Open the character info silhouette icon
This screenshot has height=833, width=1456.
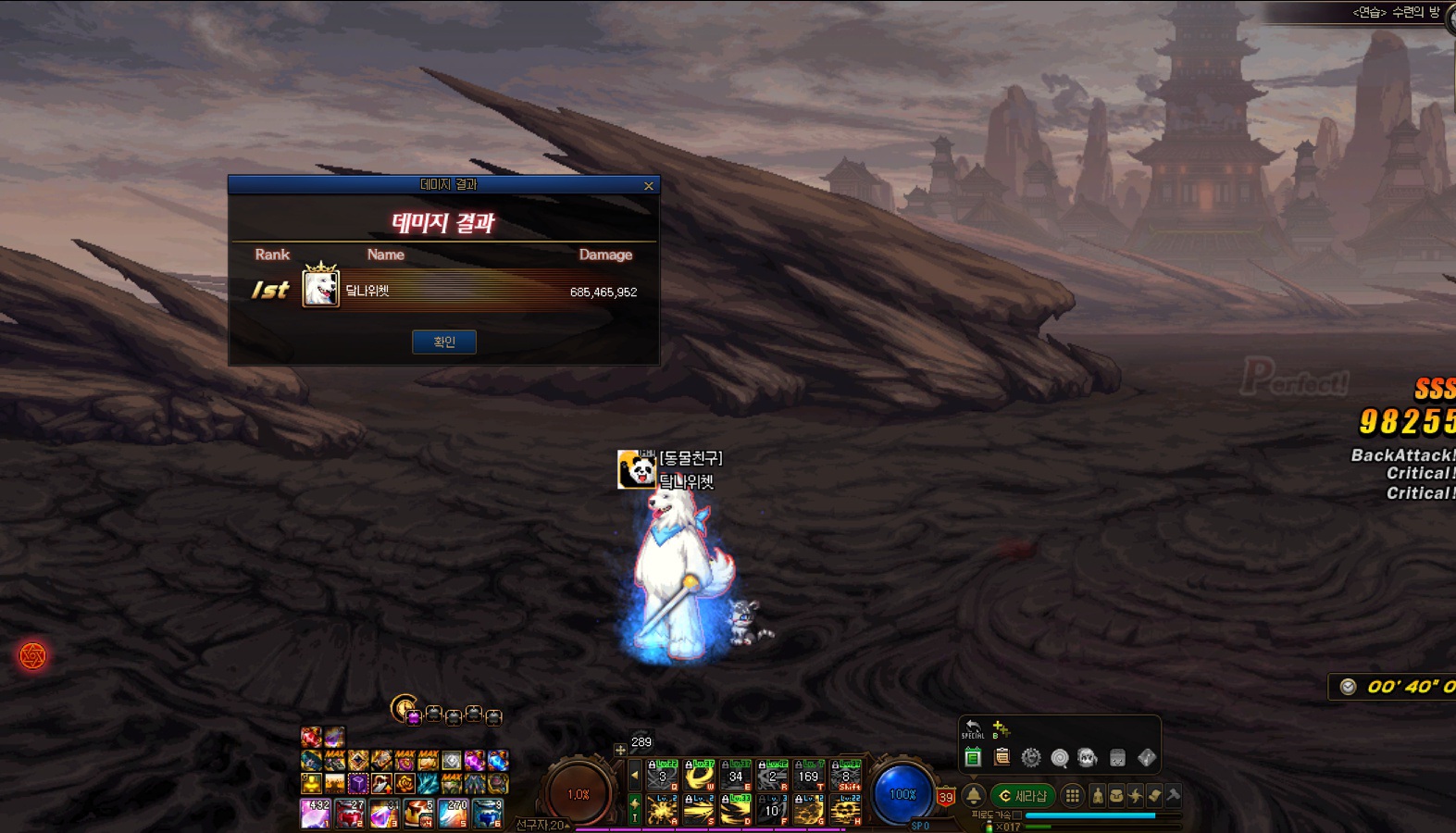[1098, 796]
